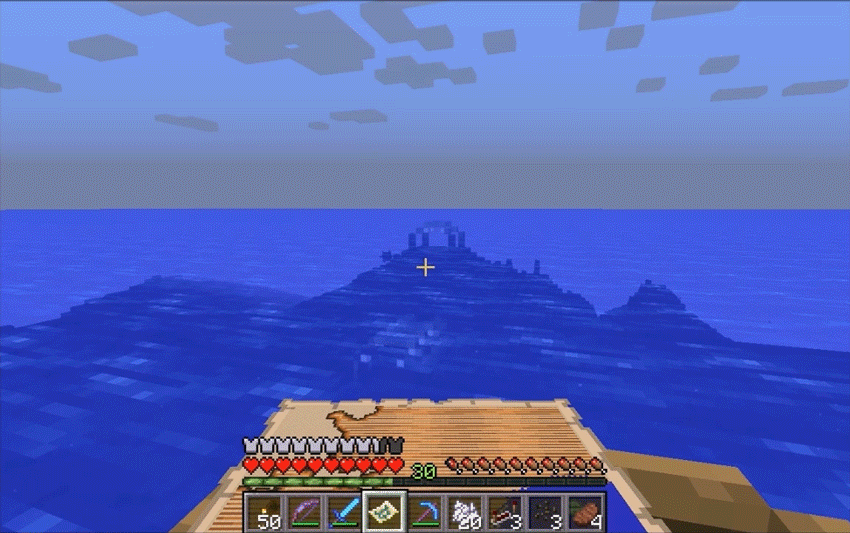
Task: Pick the red-and-white item stack of 3
Action: click(x=504, y=511)
